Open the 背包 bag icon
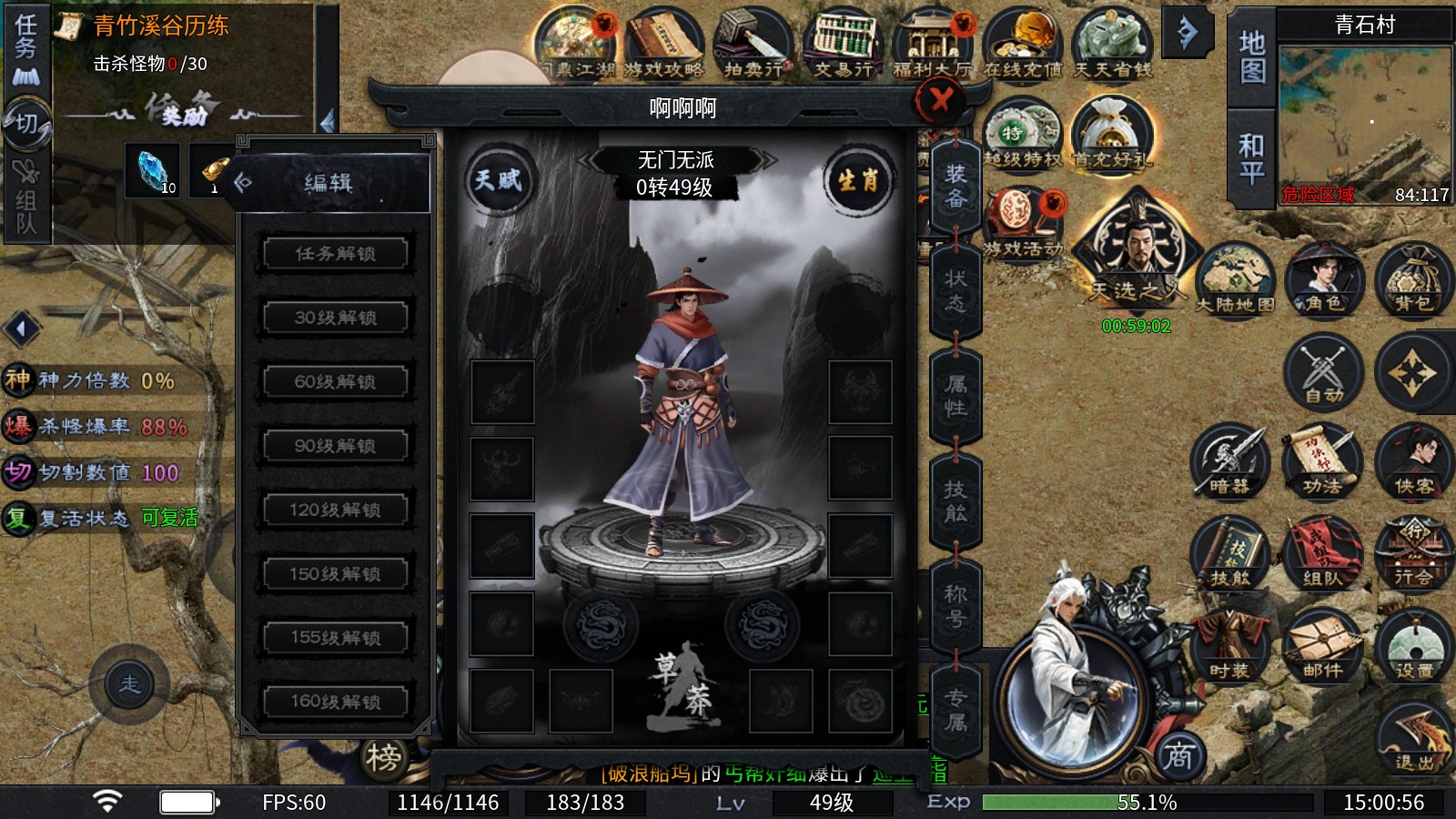This screenshot has width=1456, height=819. (1412, 282)
